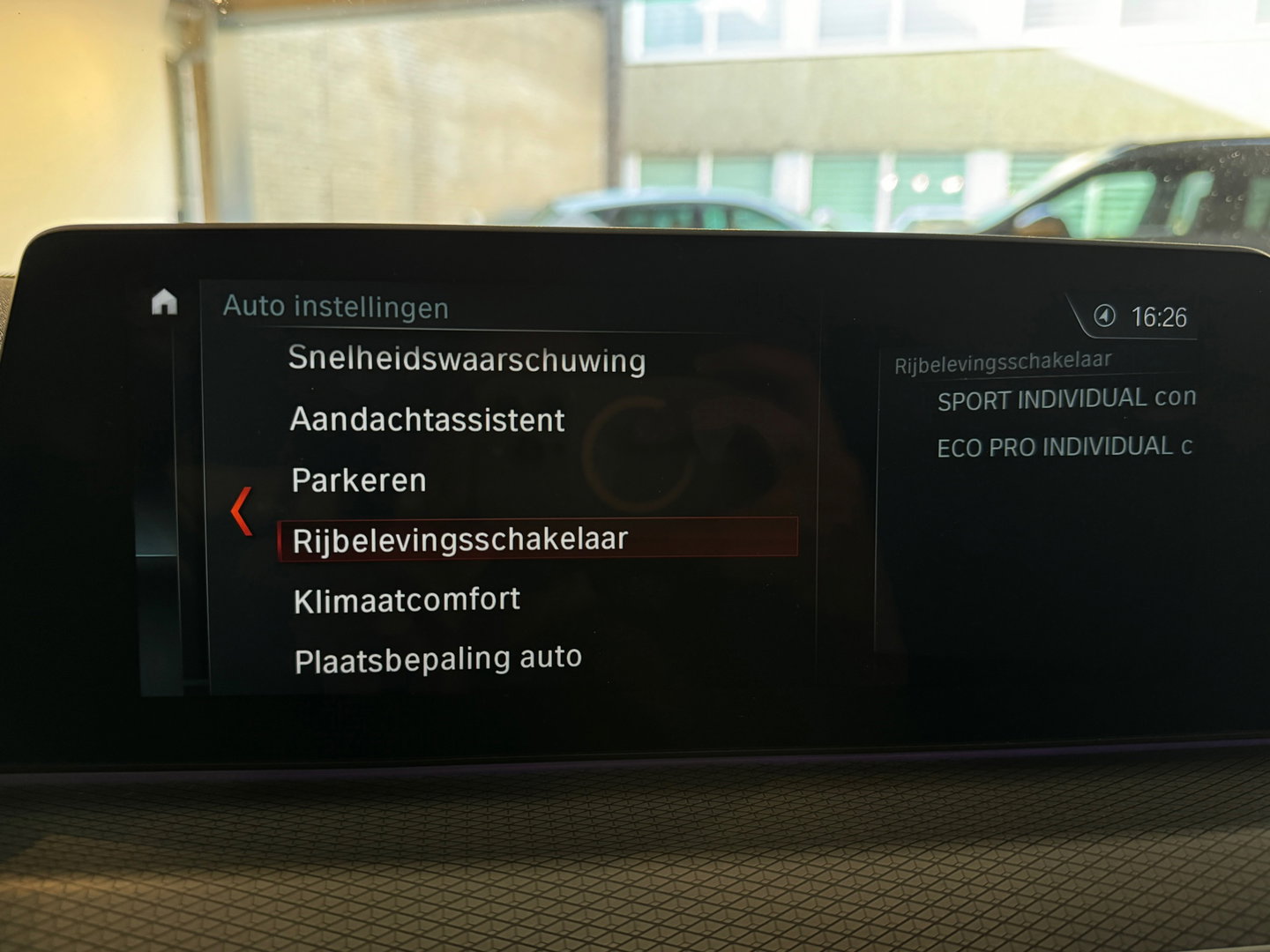Tap the home symbol in the top-left corner
This screenshot has height=952, width=1270.
point(164,304)
